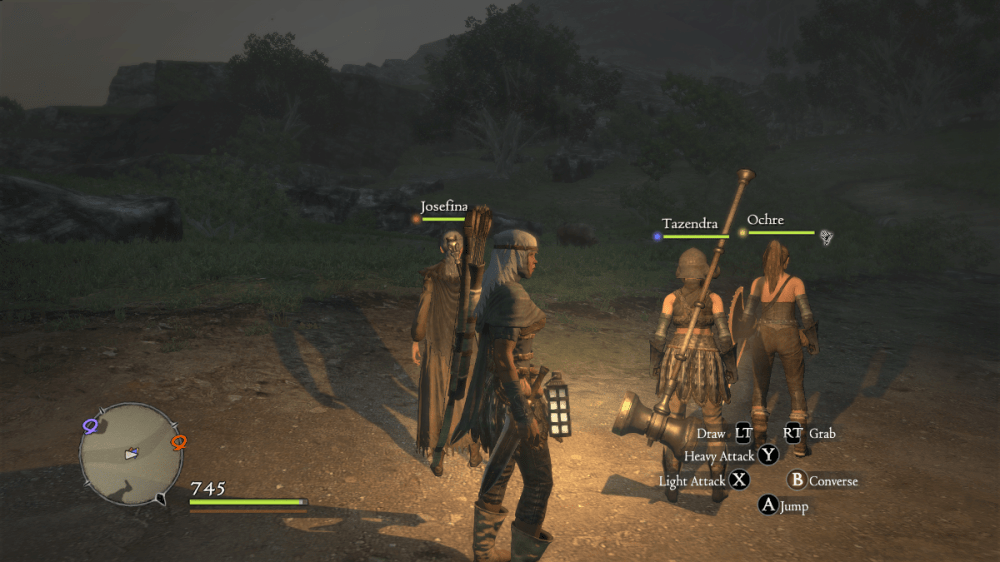The height and width of the screenshot is (562, 1000).
Task: Open the circular minimap
Action: coord(130,454)
